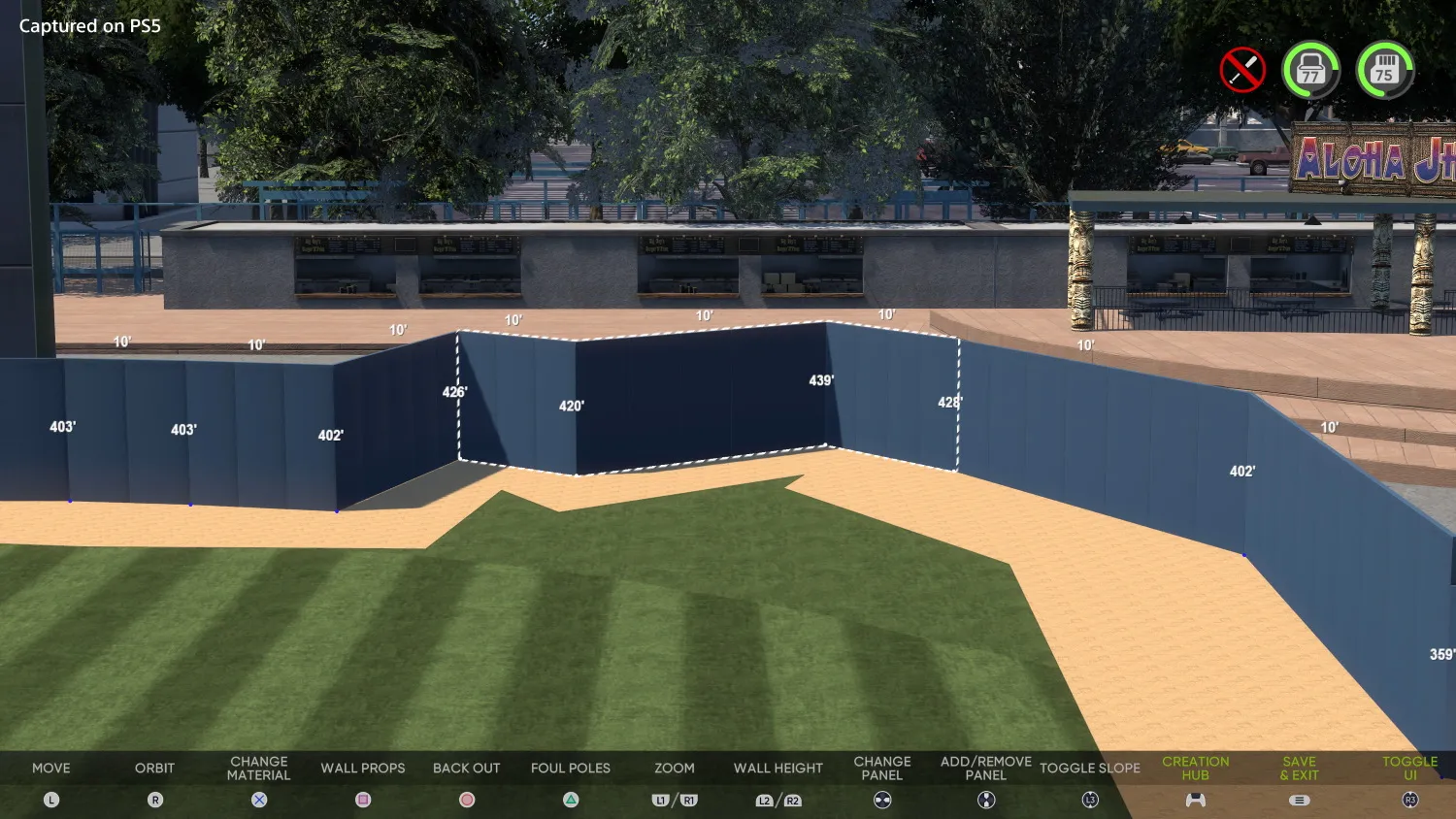Open the Creation Hub
The image size is (1456, 819).
point(1196,768)
